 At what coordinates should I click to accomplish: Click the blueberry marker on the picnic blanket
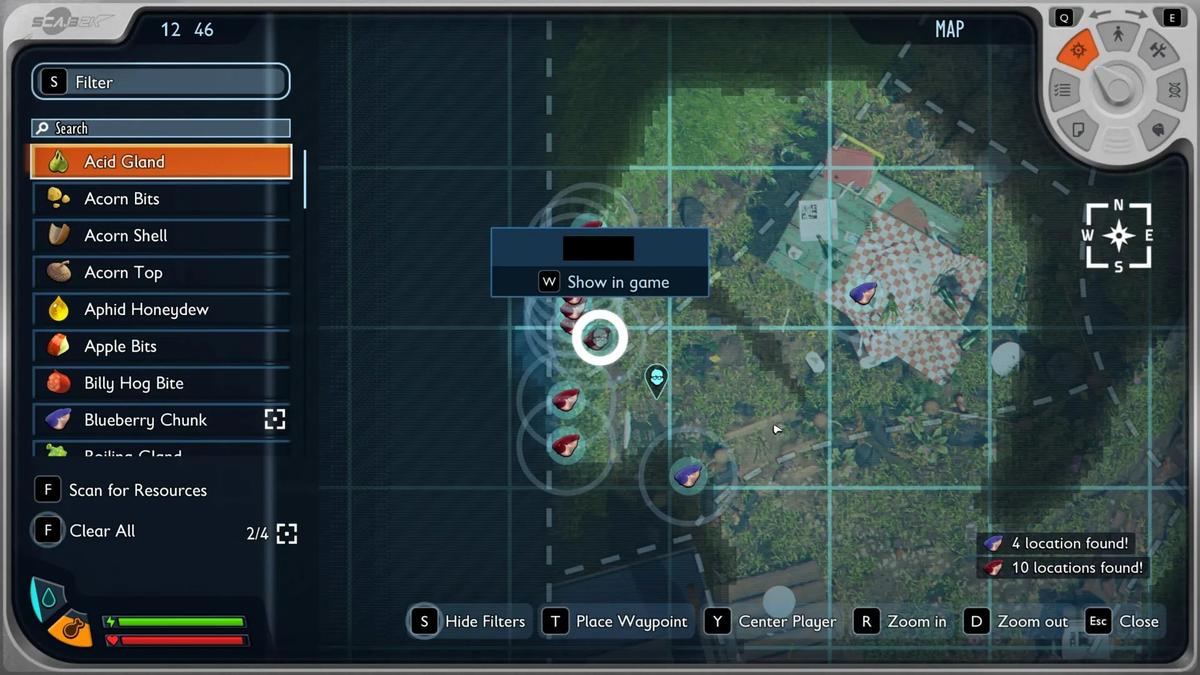click(x=862, y=293)
